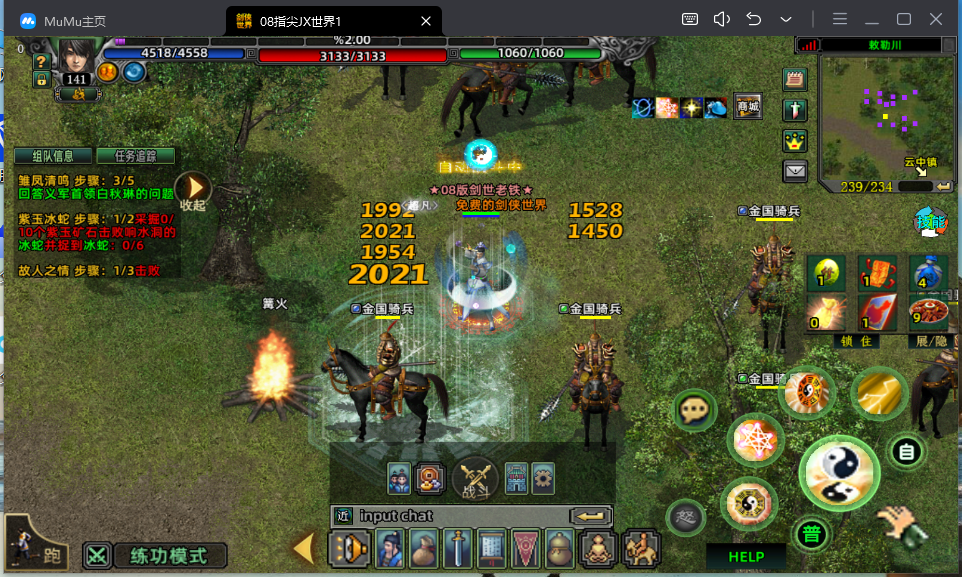Open the mail envelope icon
This screenshot has width=962, height=577.
pos(794,170)
